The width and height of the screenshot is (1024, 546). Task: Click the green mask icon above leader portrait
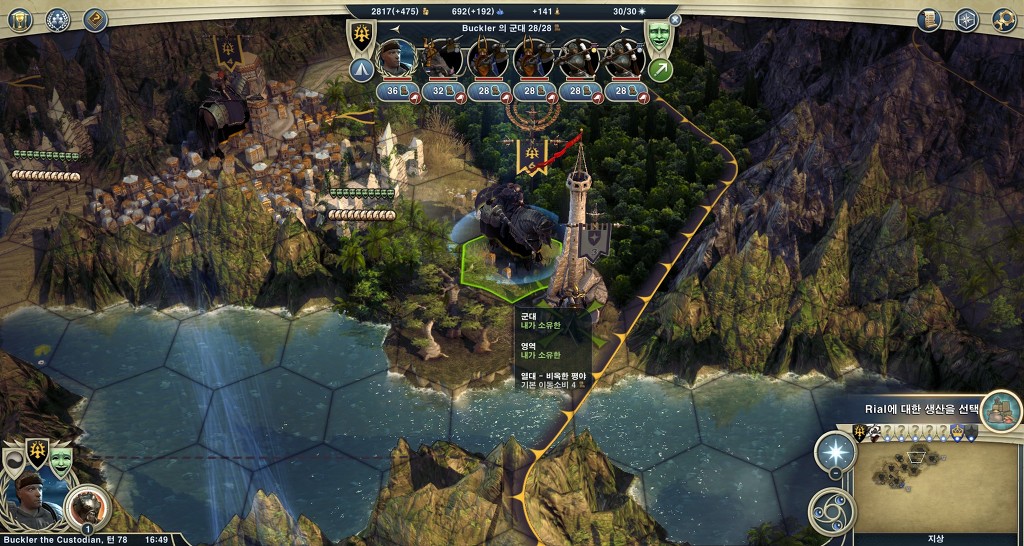pyautogui.click(x=62, y=460)
